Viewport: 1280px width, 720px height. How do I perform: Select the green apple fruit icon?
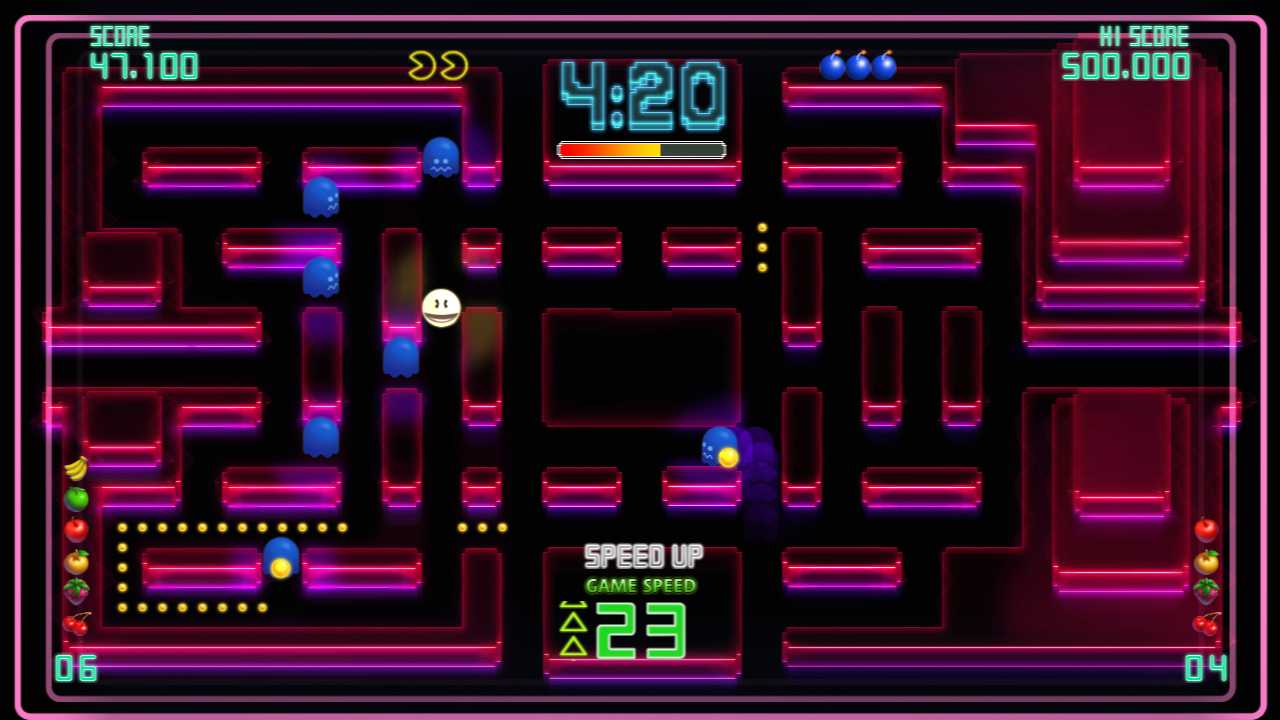coord(75,500)
